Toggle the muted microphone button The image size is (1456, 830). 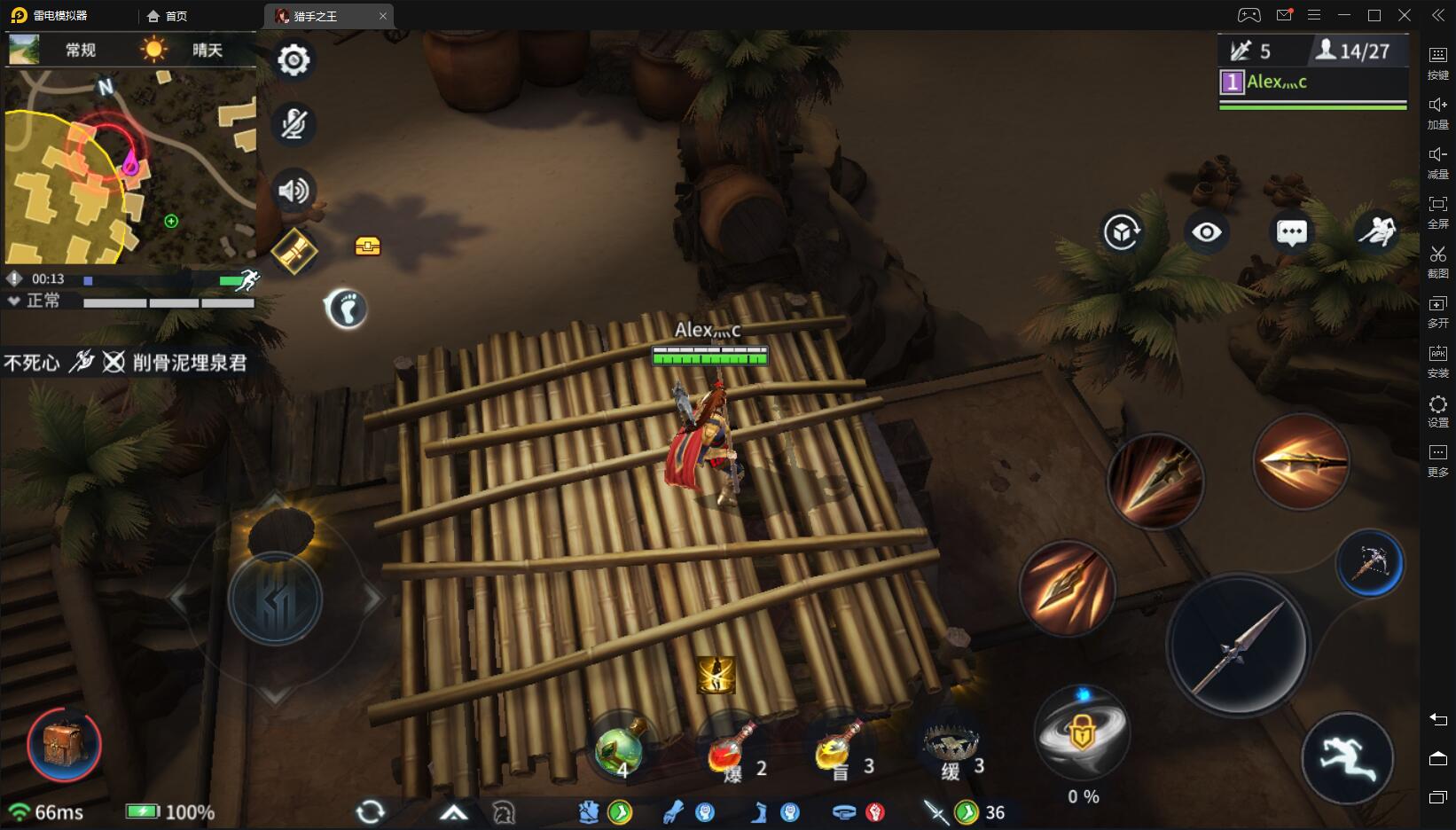pos(294,124)
